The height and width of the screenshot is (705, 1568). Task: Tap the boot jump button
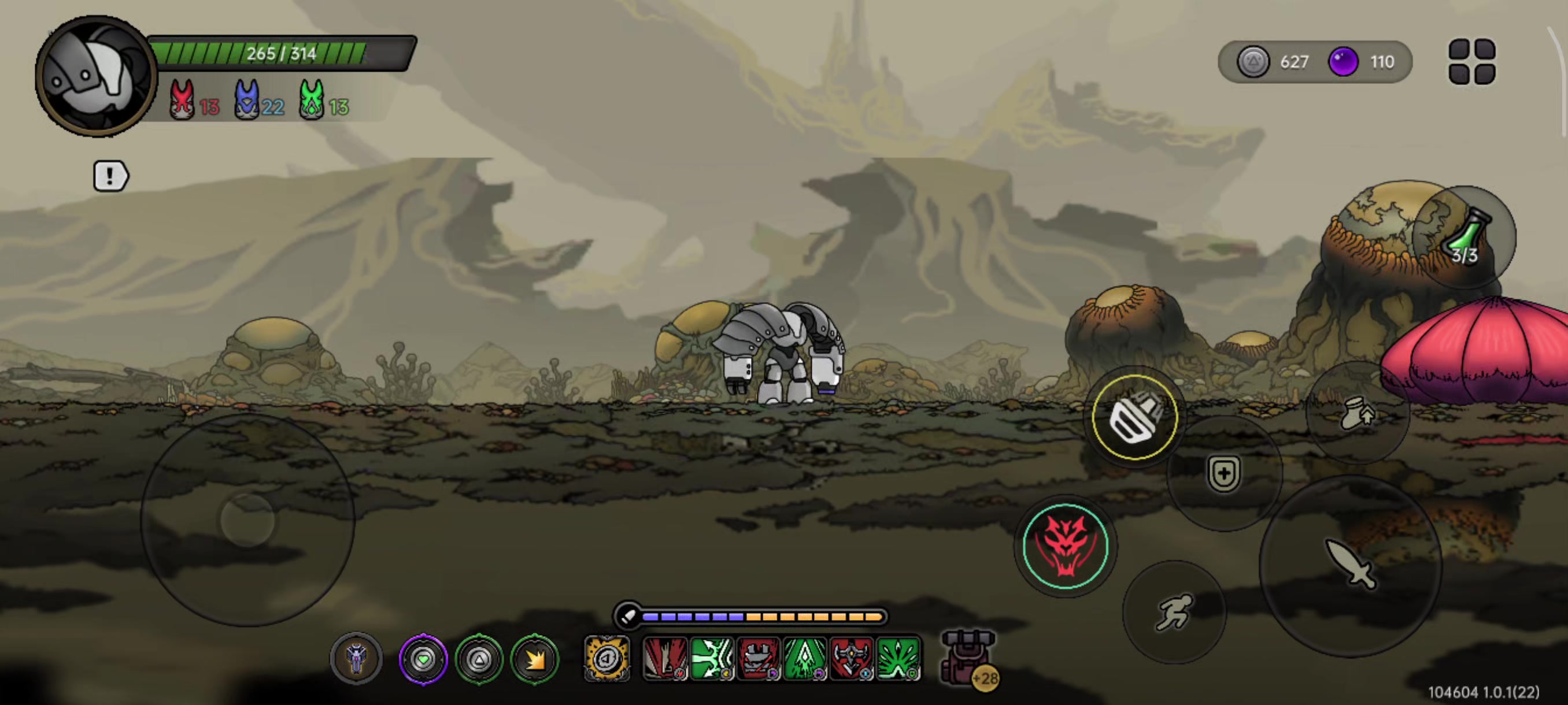click(x=1358, y=414)
